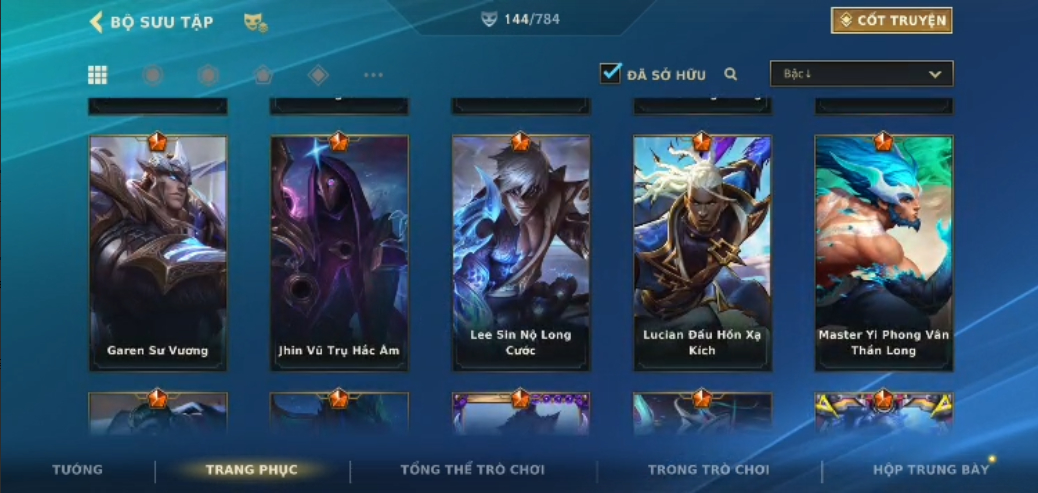Screen dimensions: 1038x493
Task: Pick Master Yi Phong Vân Thần Long
Action: (x=883, y=253)
